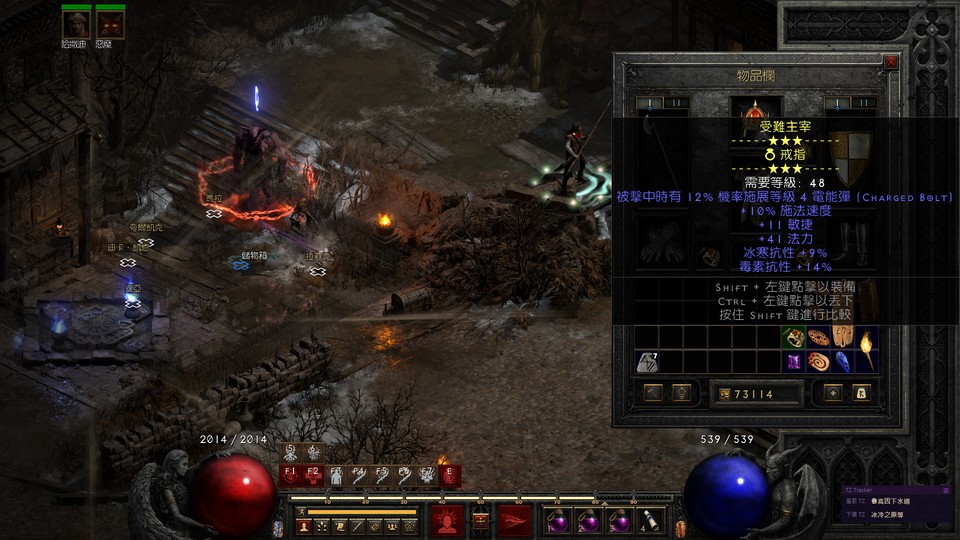Select the green ring item in inventory
The image size is (960, 540).
794,337
